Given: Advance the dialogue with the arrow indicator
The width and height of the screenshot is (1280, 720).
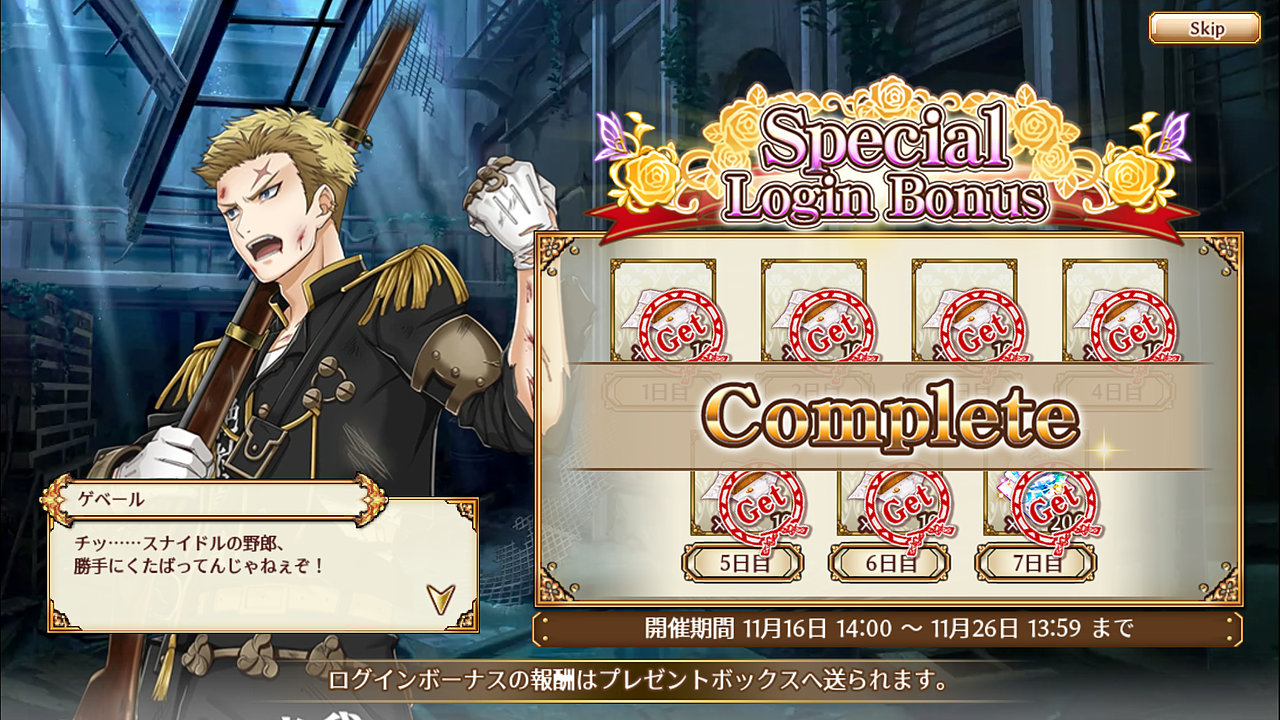Looking at the screenshot, I should tap(440, 598).
